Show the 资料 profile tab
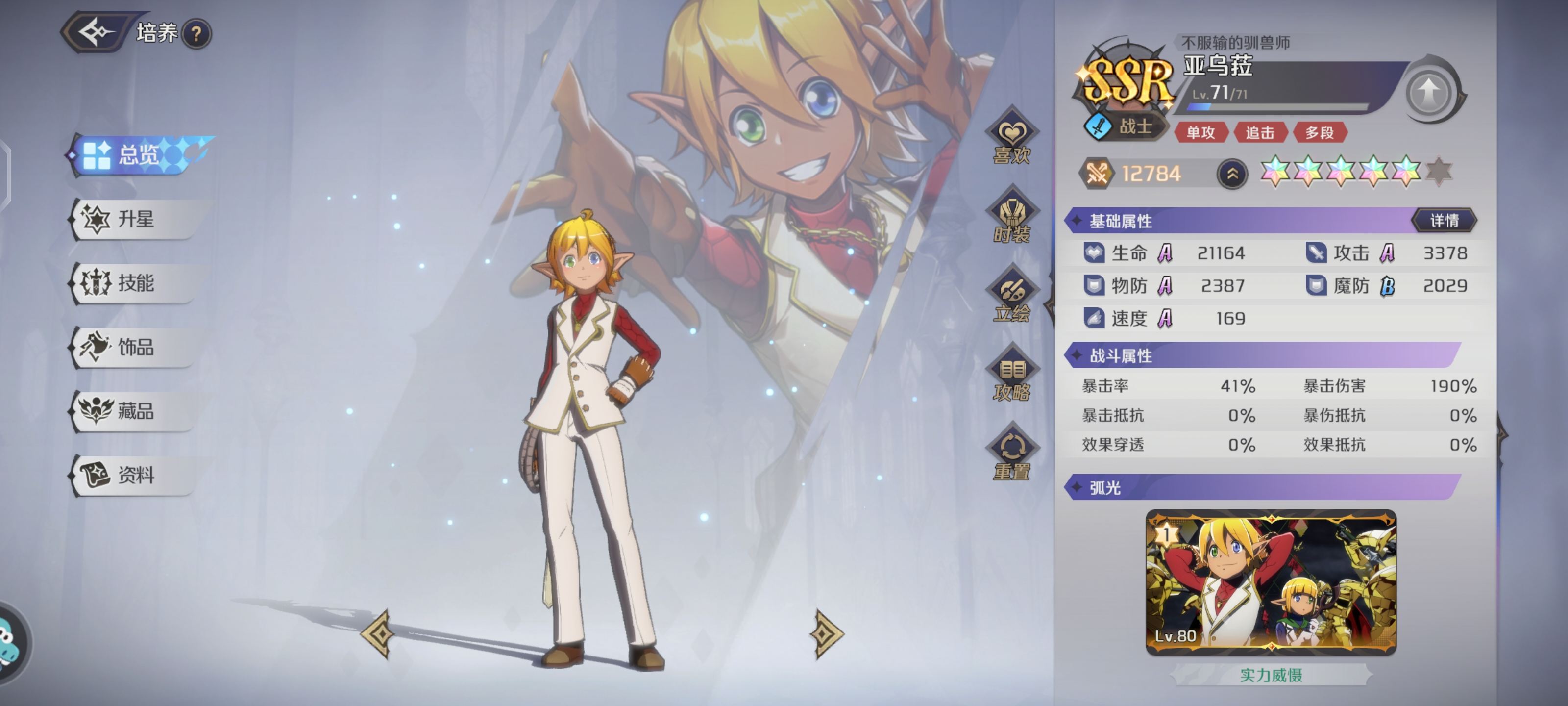1568x706 pixels. [135, 475]
